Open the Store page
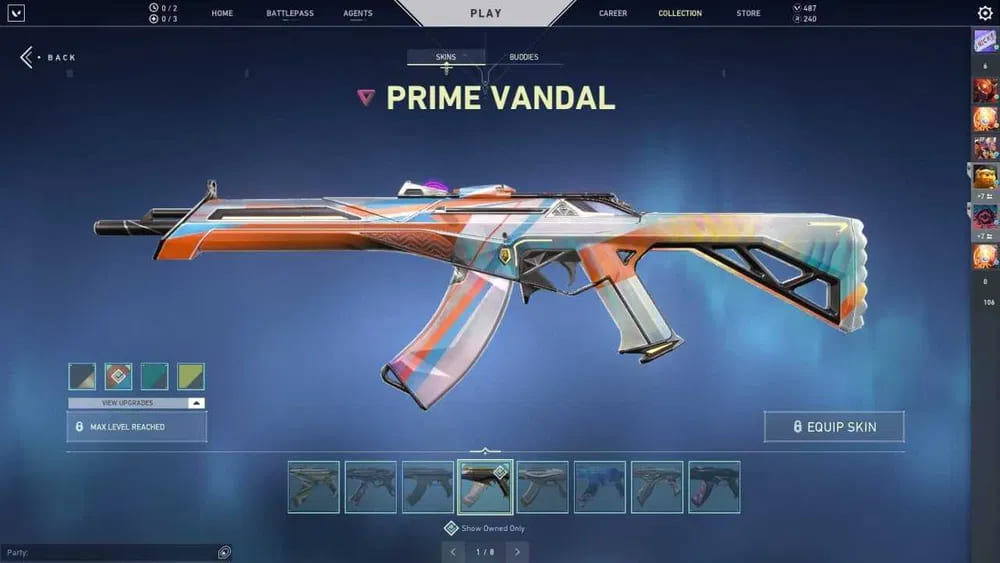The width and height of the screenshot is (1000, 563). click(748, 13)
